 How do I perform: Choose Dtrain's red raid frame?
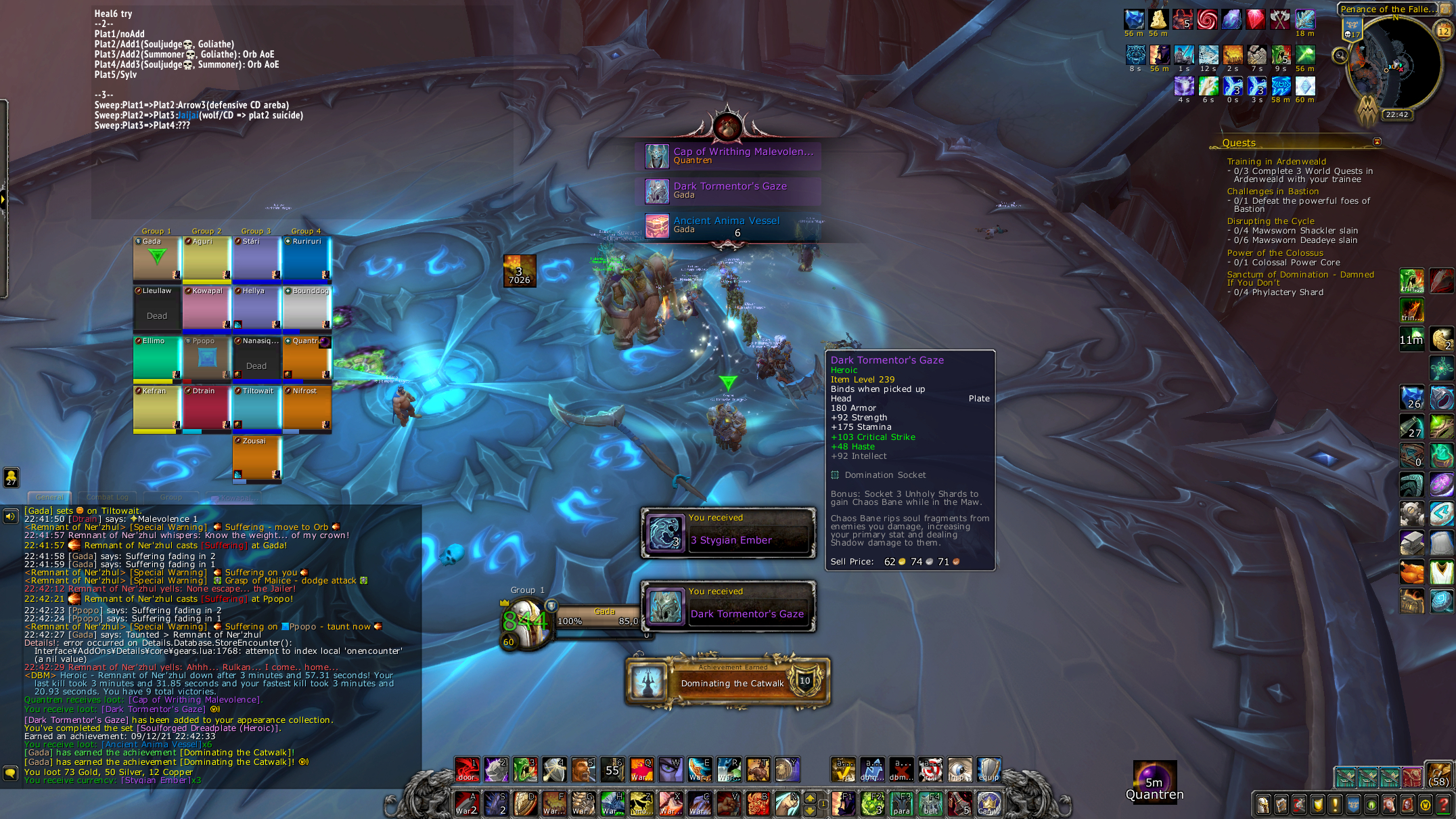[x=206, y=408]
